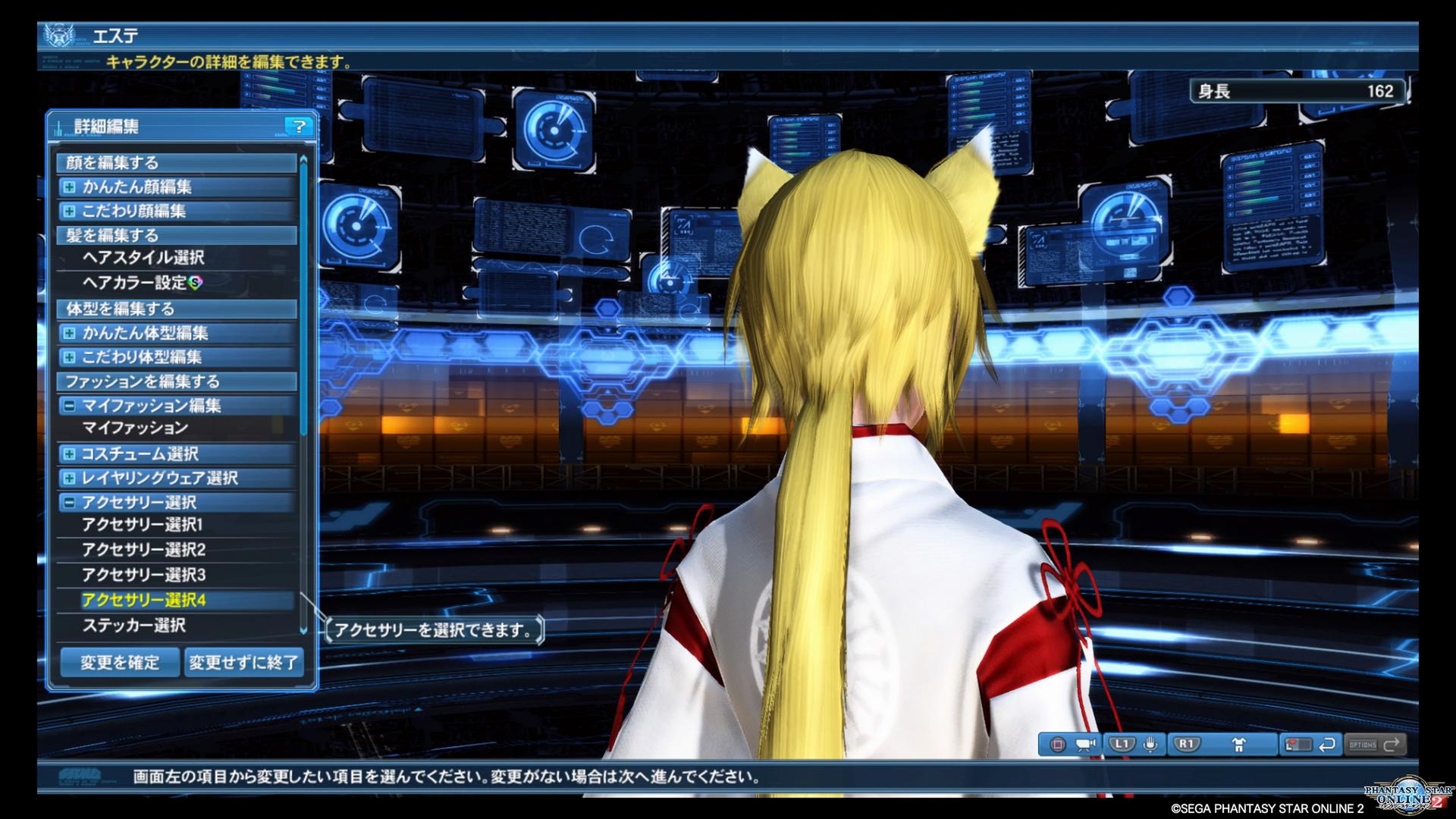The width and height of the screenshot is (1456, 819).
Task: Confirm changes with 変更を確定
Action: coord(120,662)
